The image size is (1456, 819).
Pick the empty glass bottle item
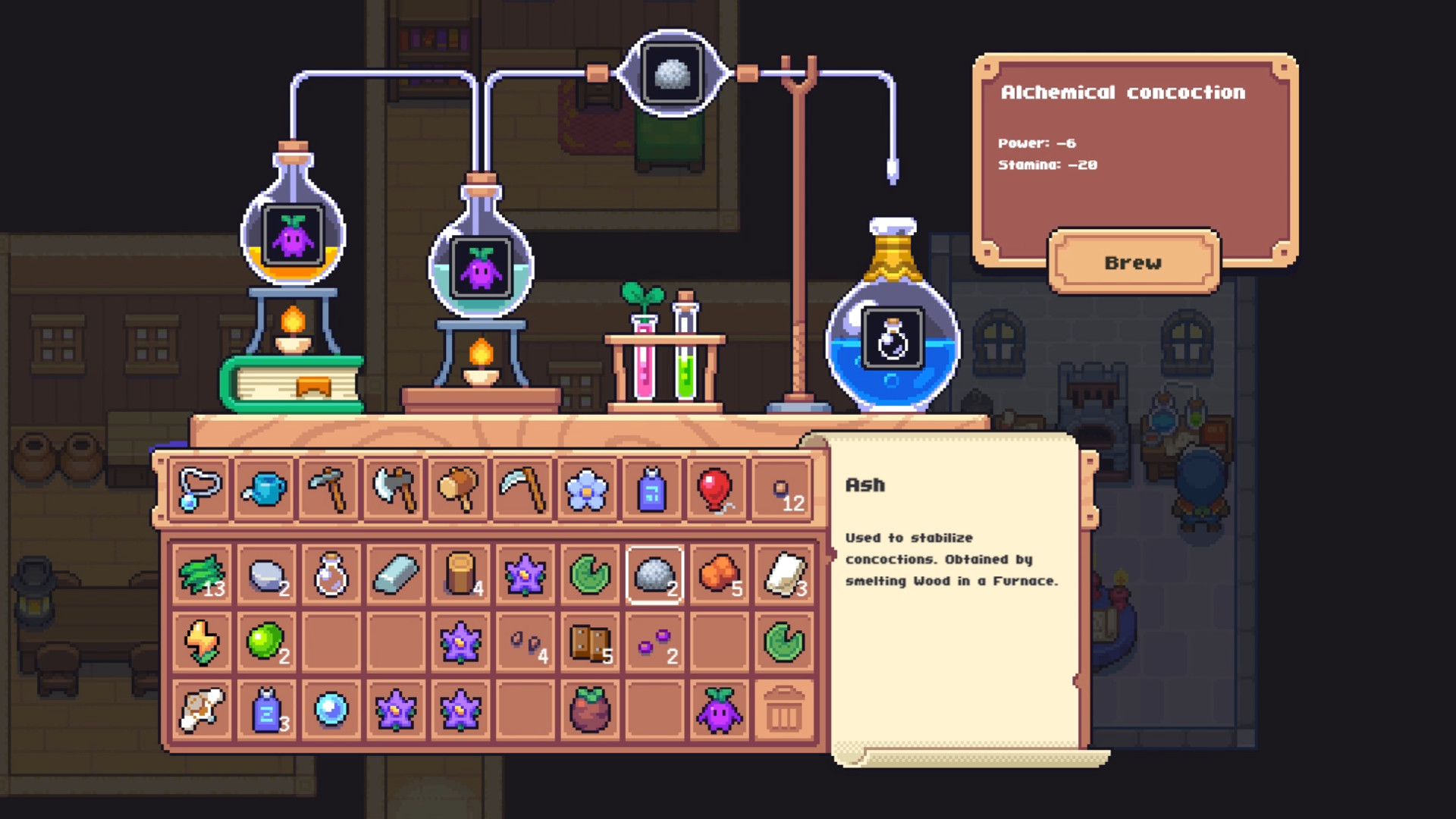(x=331, y=575)
